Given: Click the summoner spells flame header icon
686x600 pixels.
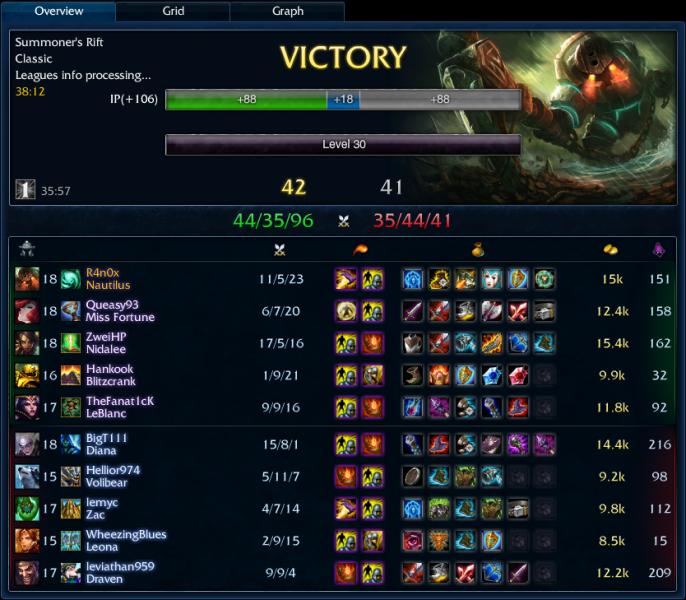Looking at the screenshot, I should pyautogui.click(x=359, y=250).
